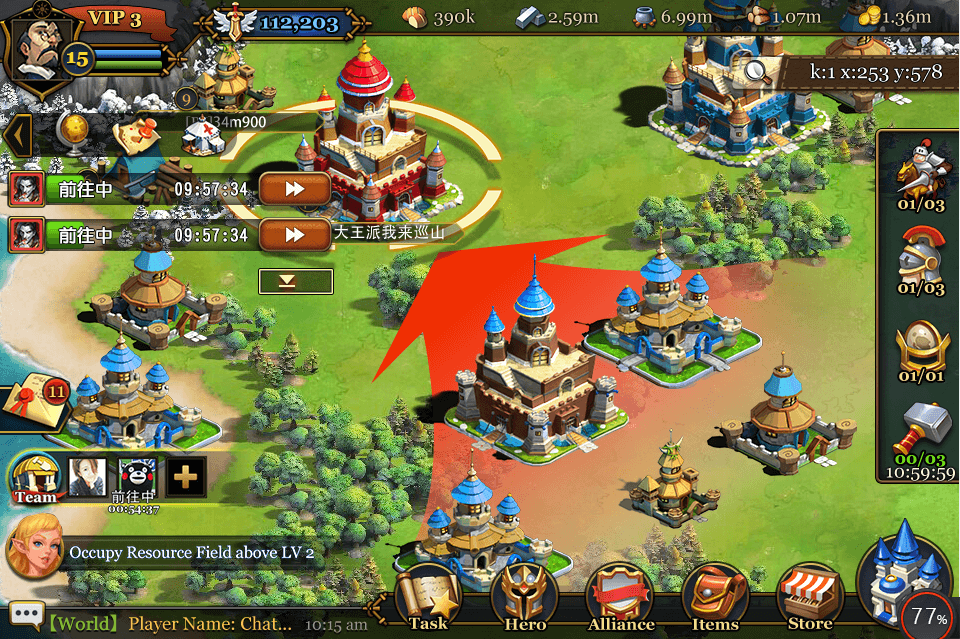
Task: Add a team member with plus button
Action: (x=186, y=478)
